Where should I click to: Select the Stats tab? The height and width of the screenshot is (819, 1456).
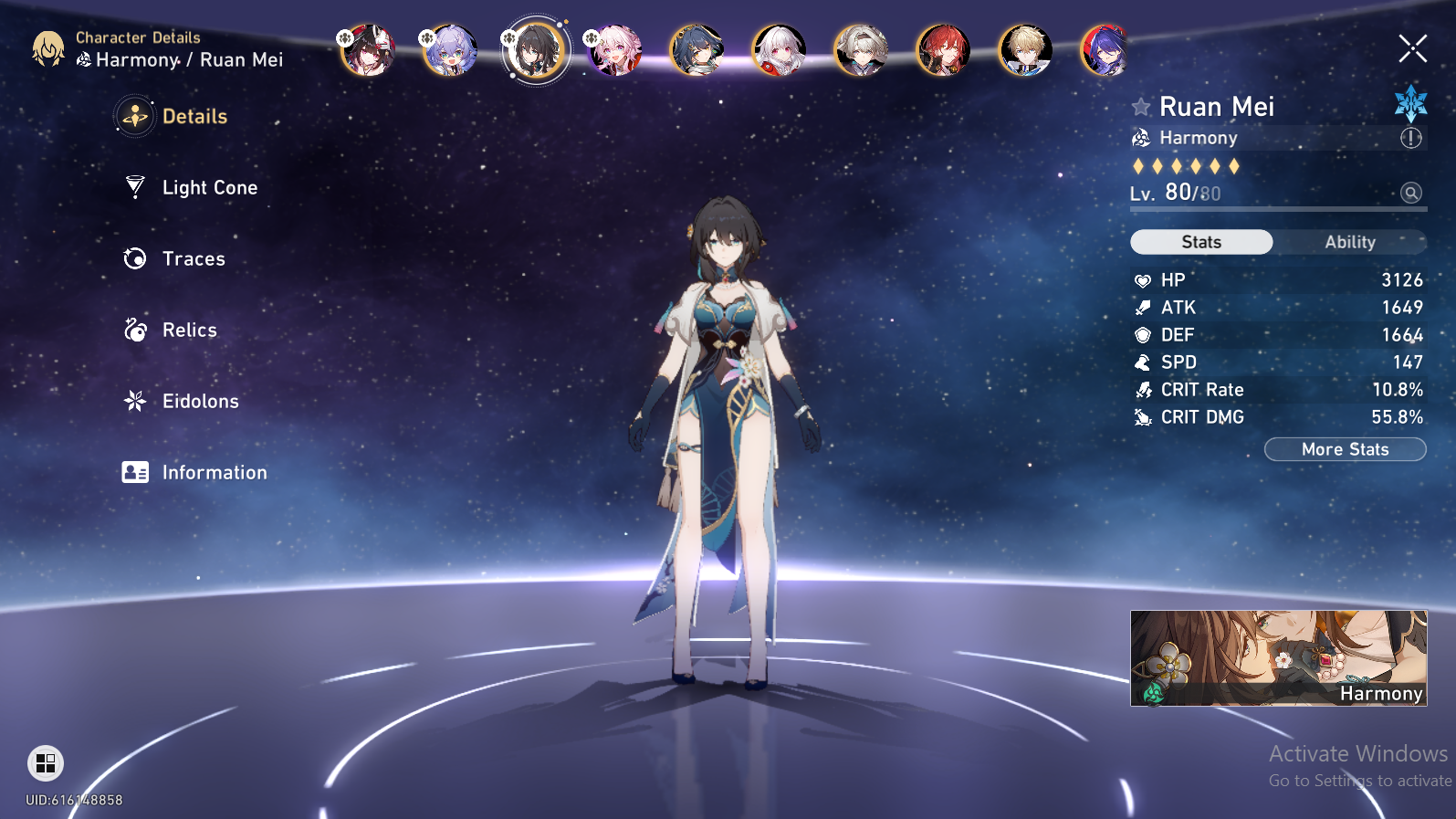coord(1200,242)
